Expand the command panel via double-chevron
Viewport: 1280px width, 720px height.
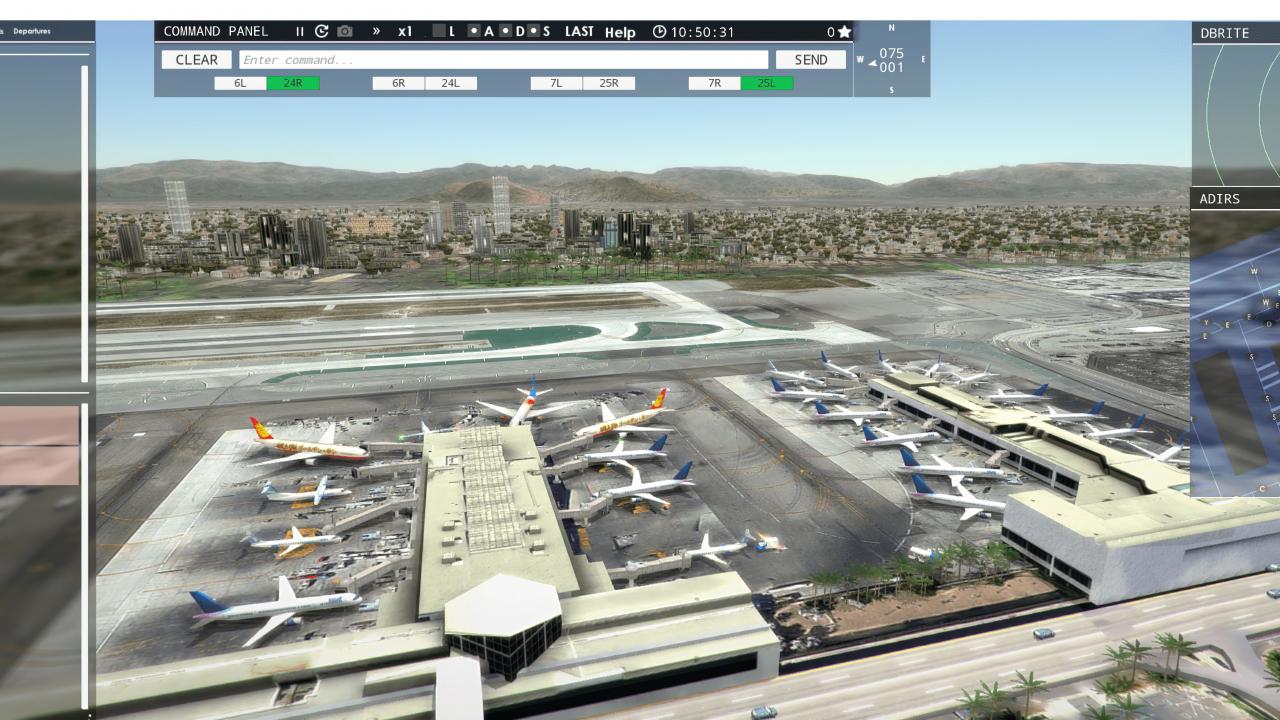pyautogui.click(x=377, y=31)
